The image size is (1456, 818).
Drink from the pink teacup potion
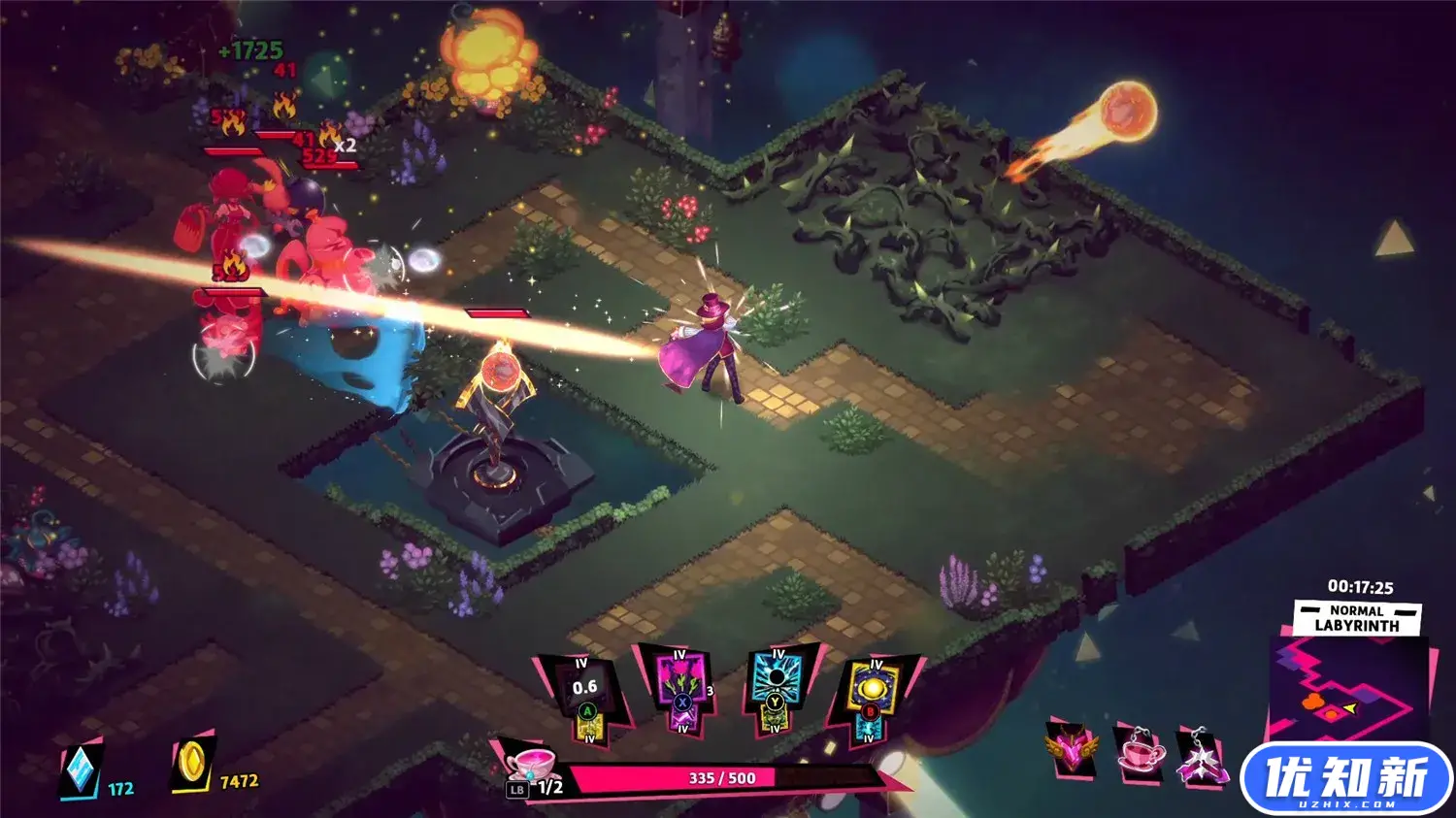[x=531, y=764]
